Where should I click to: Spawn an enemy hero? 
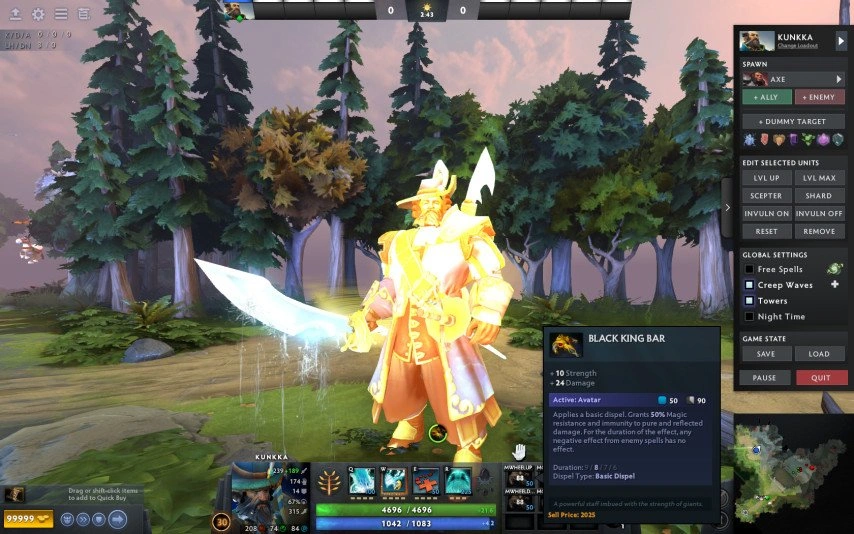(820, 97)
